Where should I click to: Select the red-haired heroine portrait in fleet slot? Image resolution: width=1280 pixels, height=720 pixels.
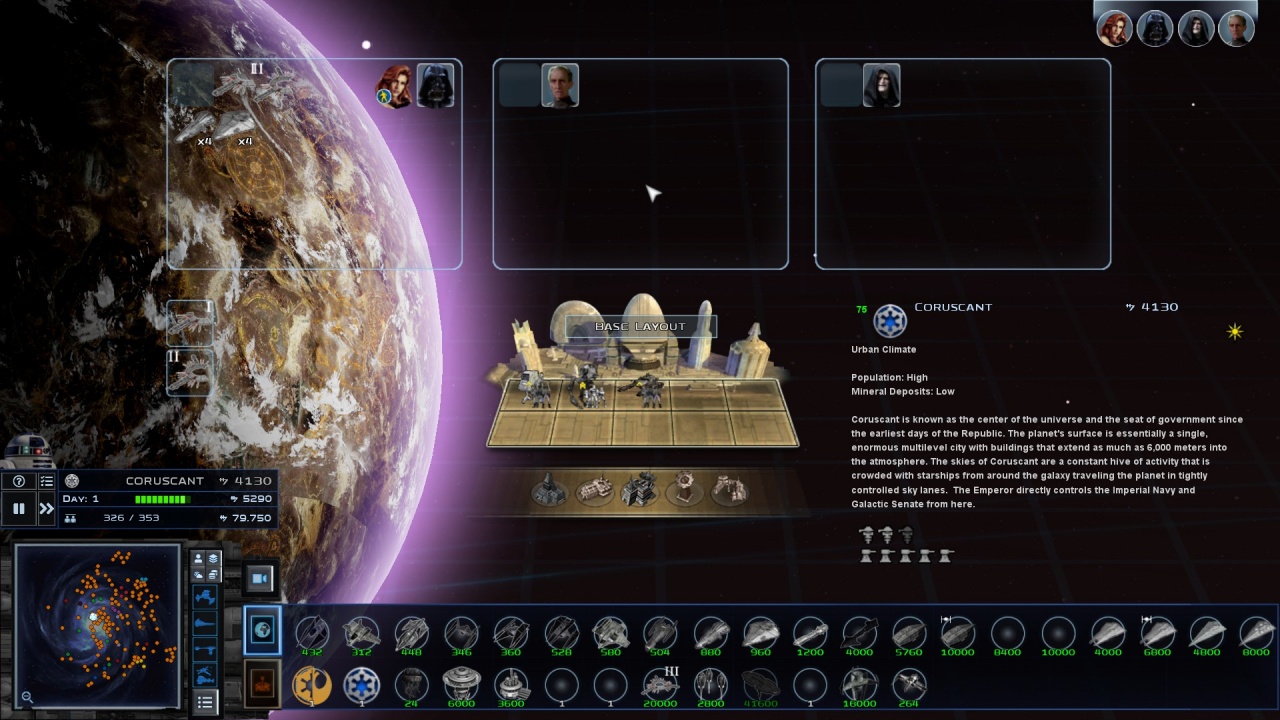pos(395,86)
